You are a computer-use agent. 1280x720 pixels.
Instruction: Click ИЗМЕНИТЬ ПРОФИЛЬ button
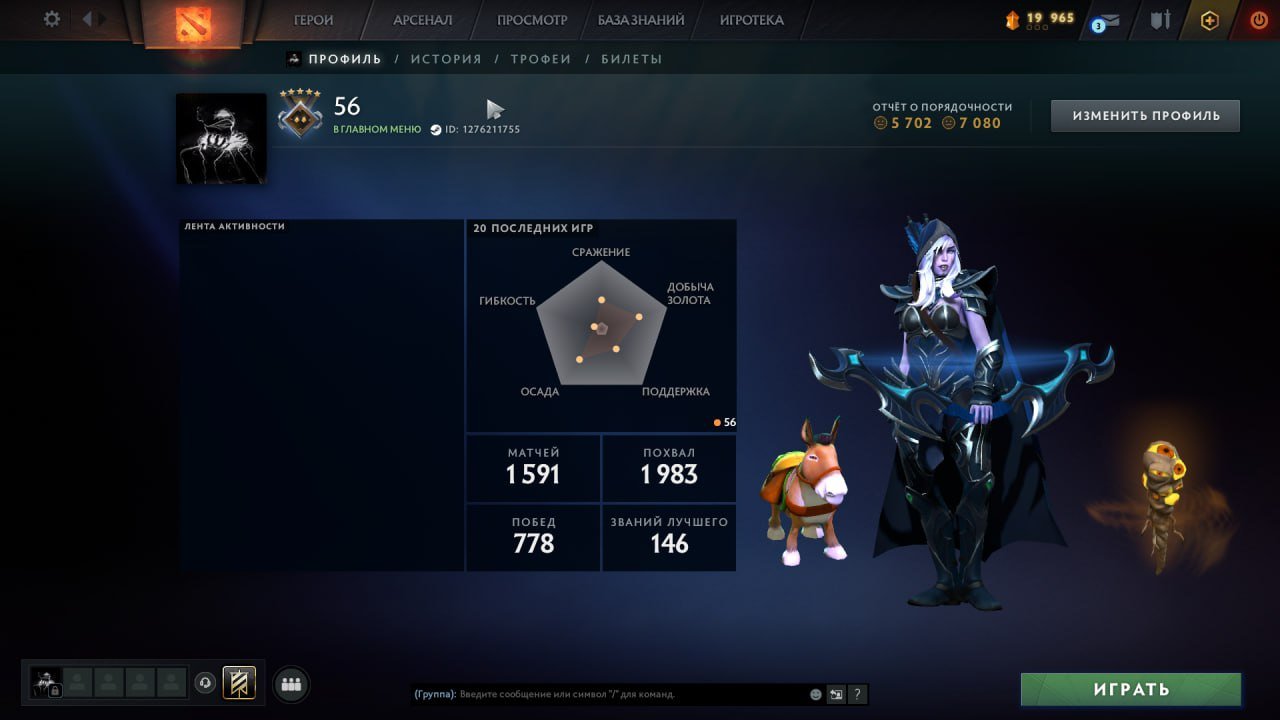pyautogui.click(x=1144, y=115)
